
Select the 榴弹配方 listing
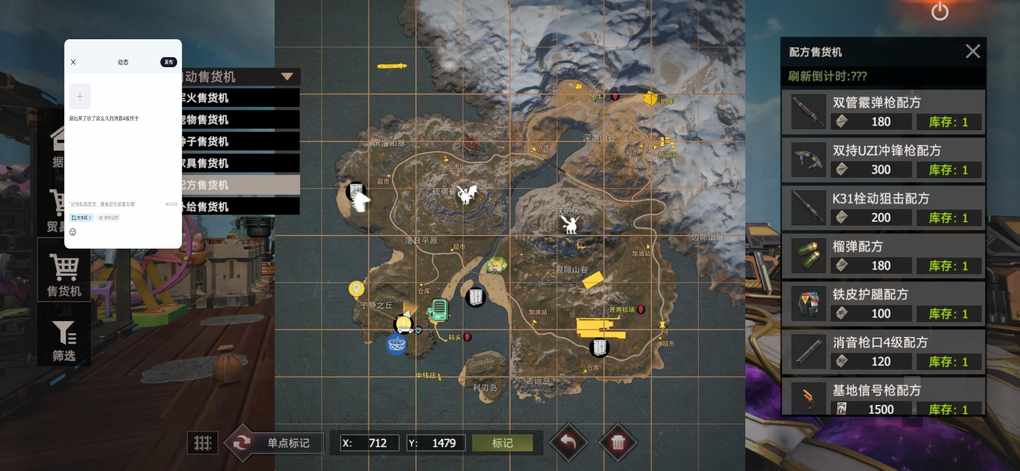884,255
